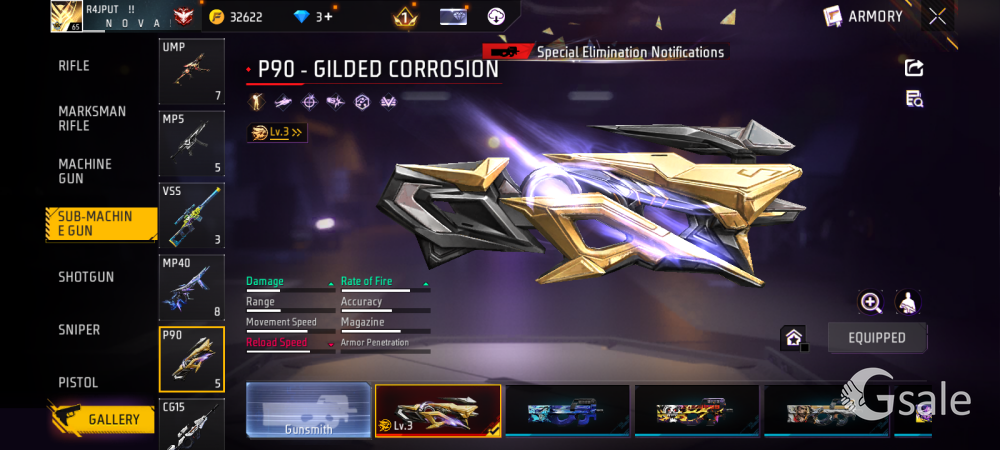Select the UMP weapon tile
The image size is (1000, 450).
(191, 72)
